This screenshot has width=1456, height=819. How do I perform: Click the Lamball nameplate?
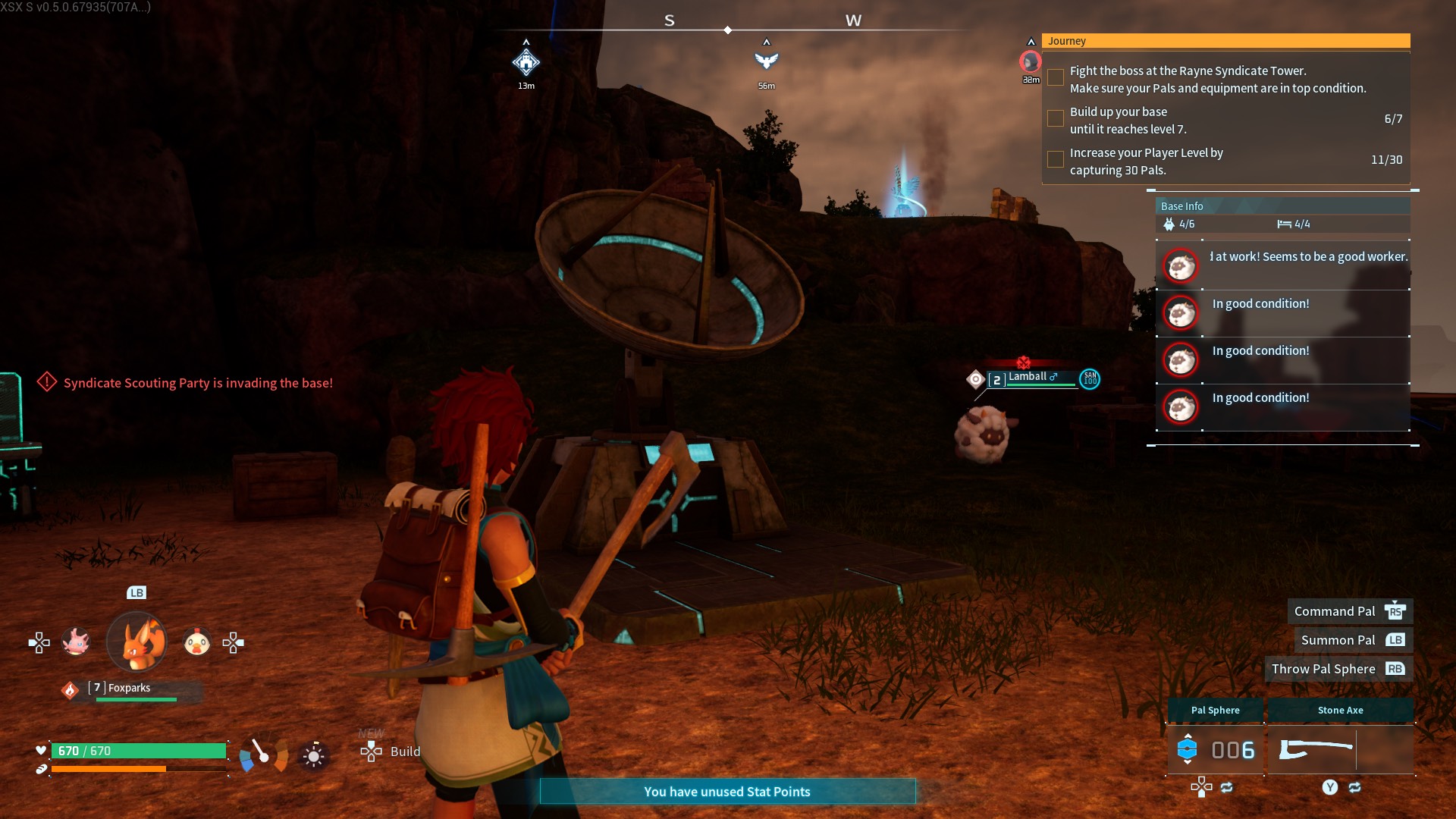point(1032,378)
